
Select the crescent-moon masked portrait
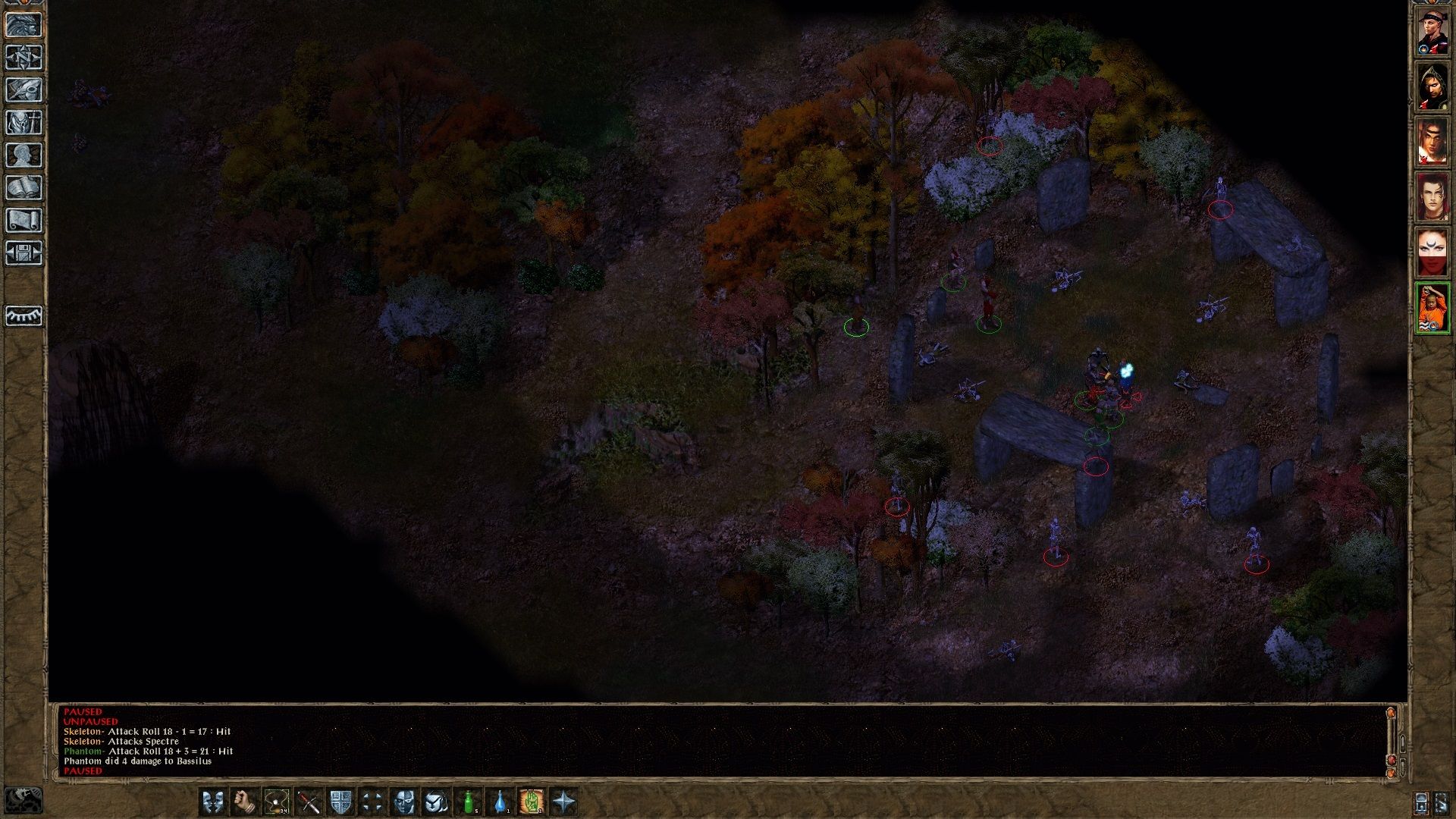pos(1432,253)
